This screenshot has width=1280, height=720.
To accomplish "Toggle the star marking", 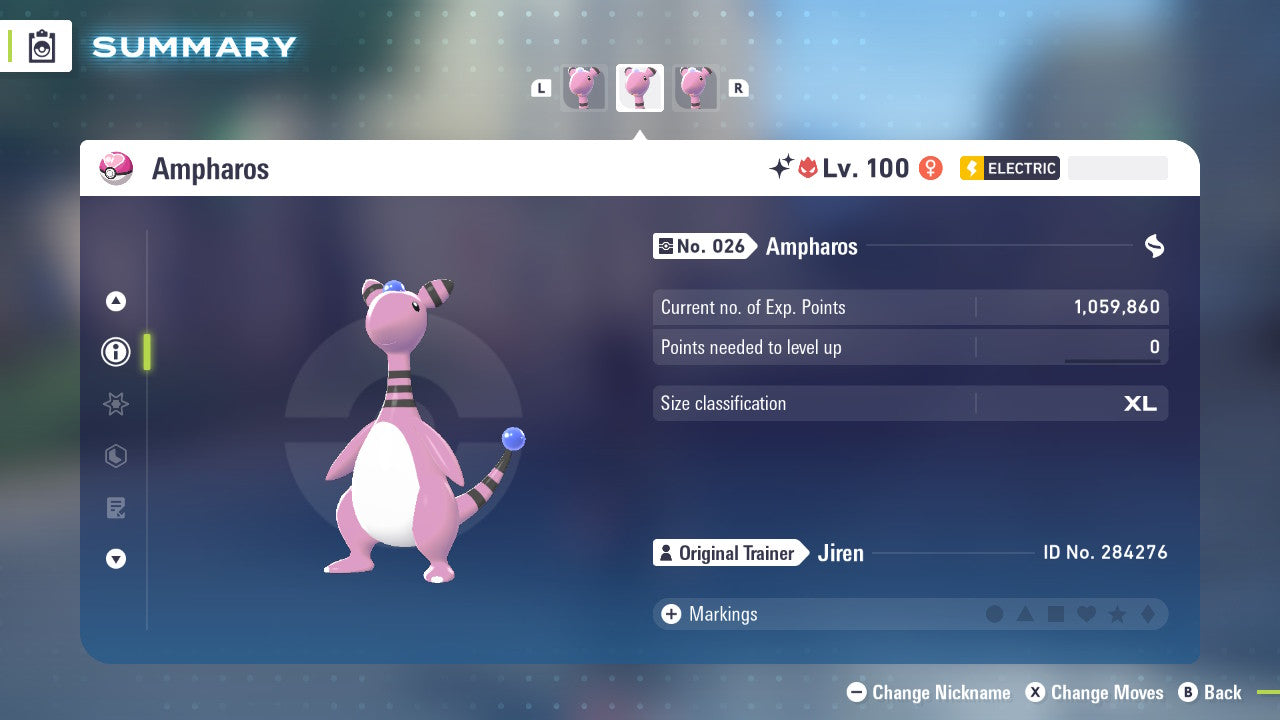I will [x=1116, y=614].
